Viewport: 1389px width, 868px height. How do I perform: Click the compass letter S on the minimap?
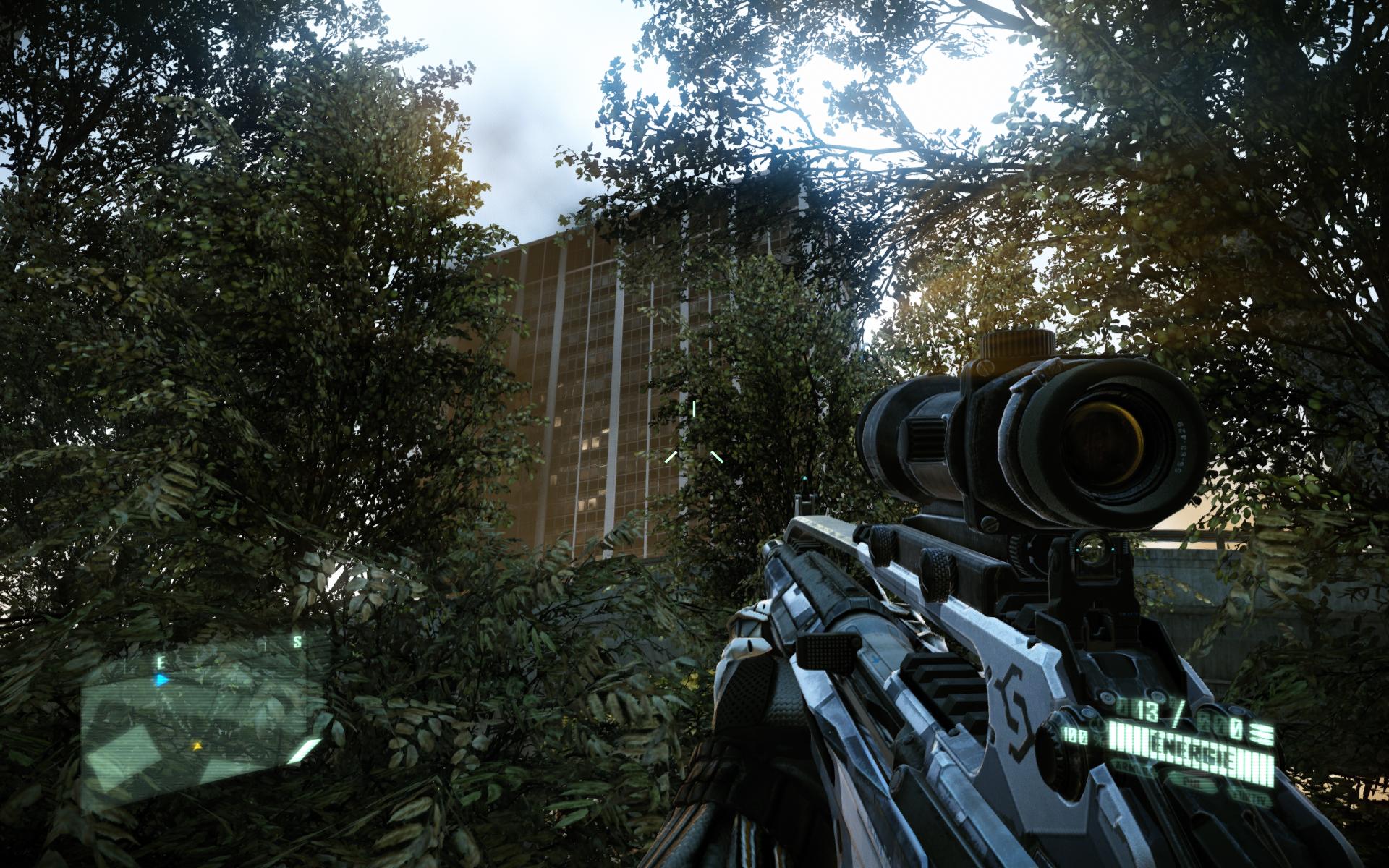tap(297, 640)
